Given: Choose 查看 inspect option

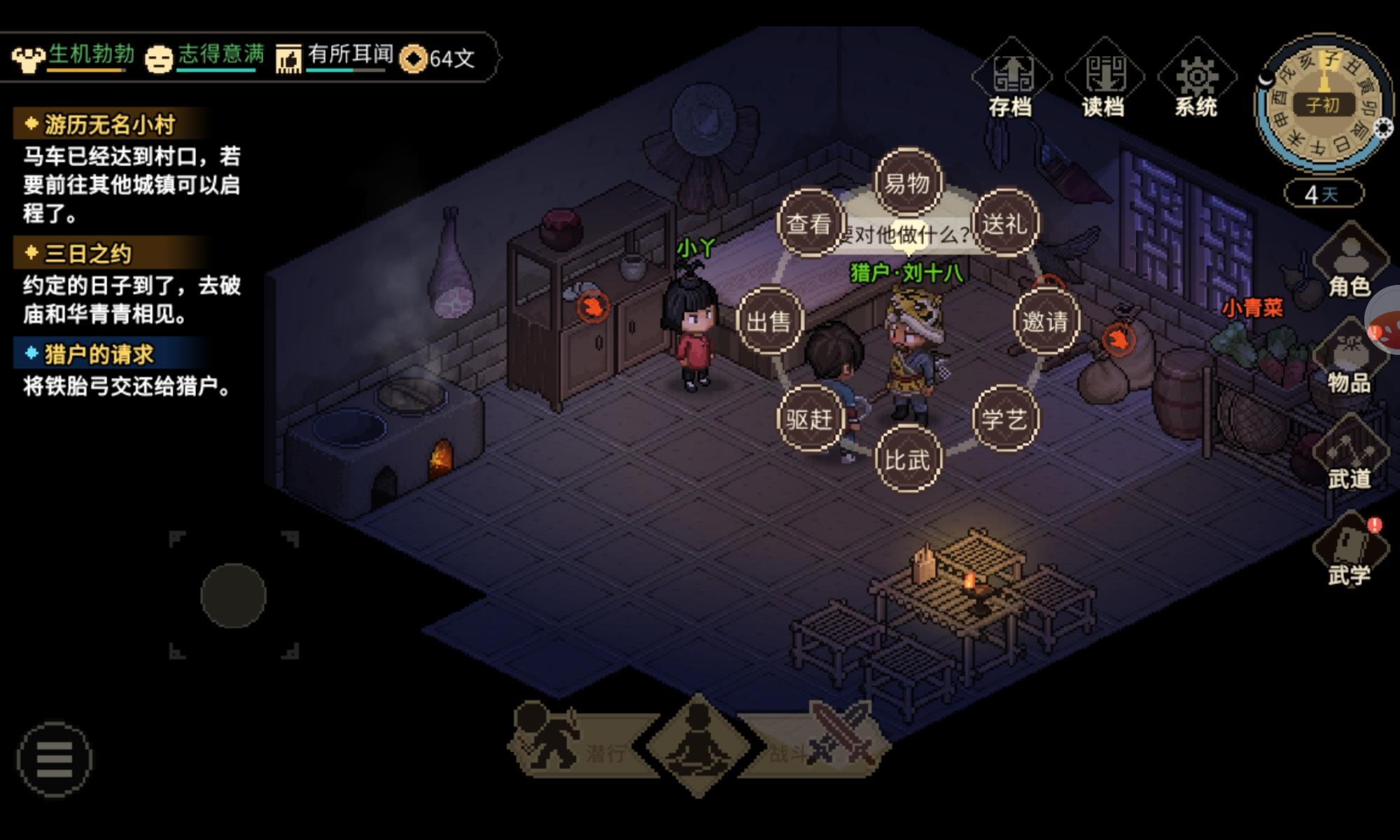Looking at the screenshot, I should [x=810, y=224].
